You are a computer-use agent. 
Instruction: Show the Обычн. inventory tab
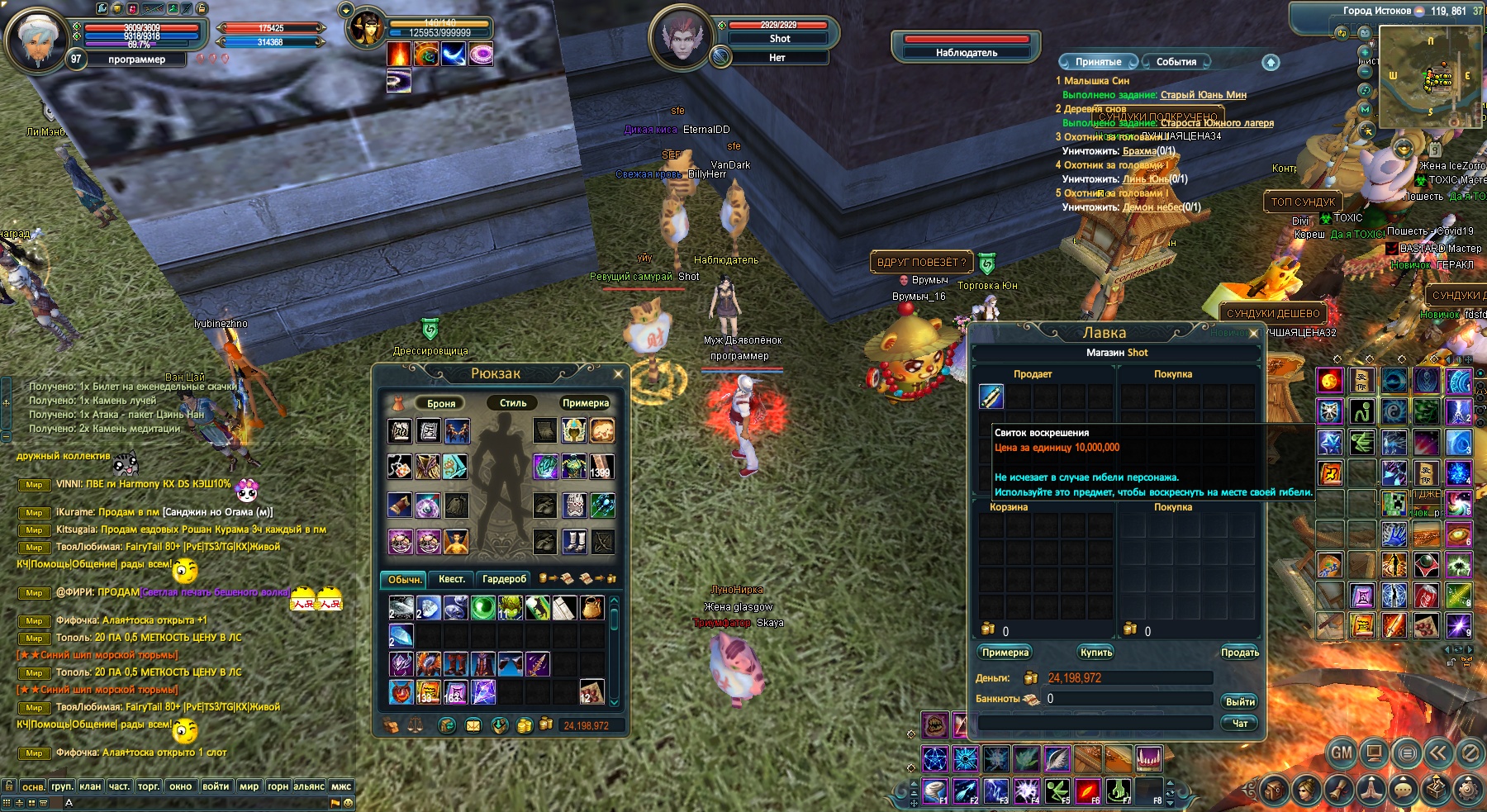click(405, 579)
